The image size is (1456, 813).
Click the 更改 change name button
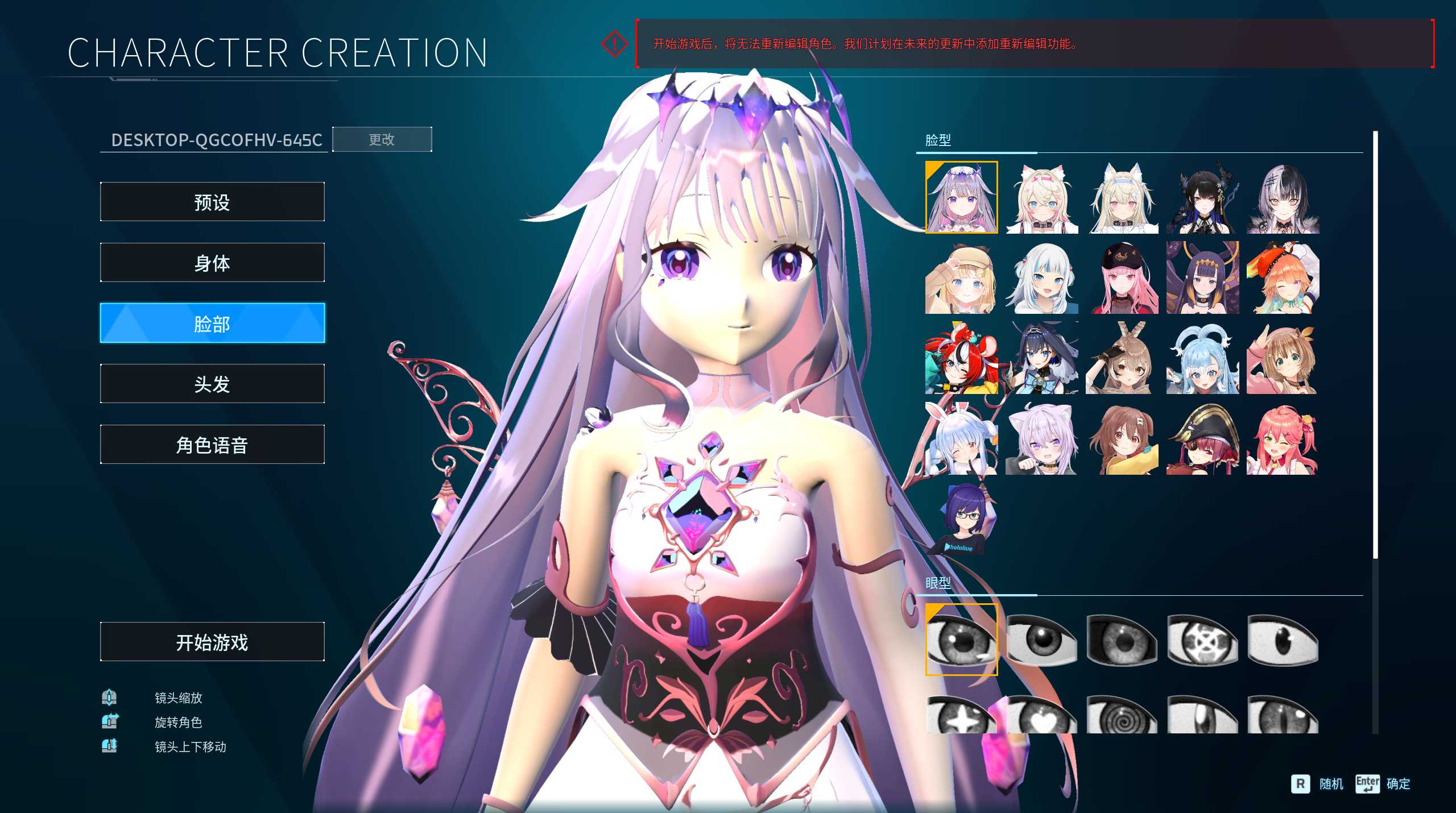382,140
